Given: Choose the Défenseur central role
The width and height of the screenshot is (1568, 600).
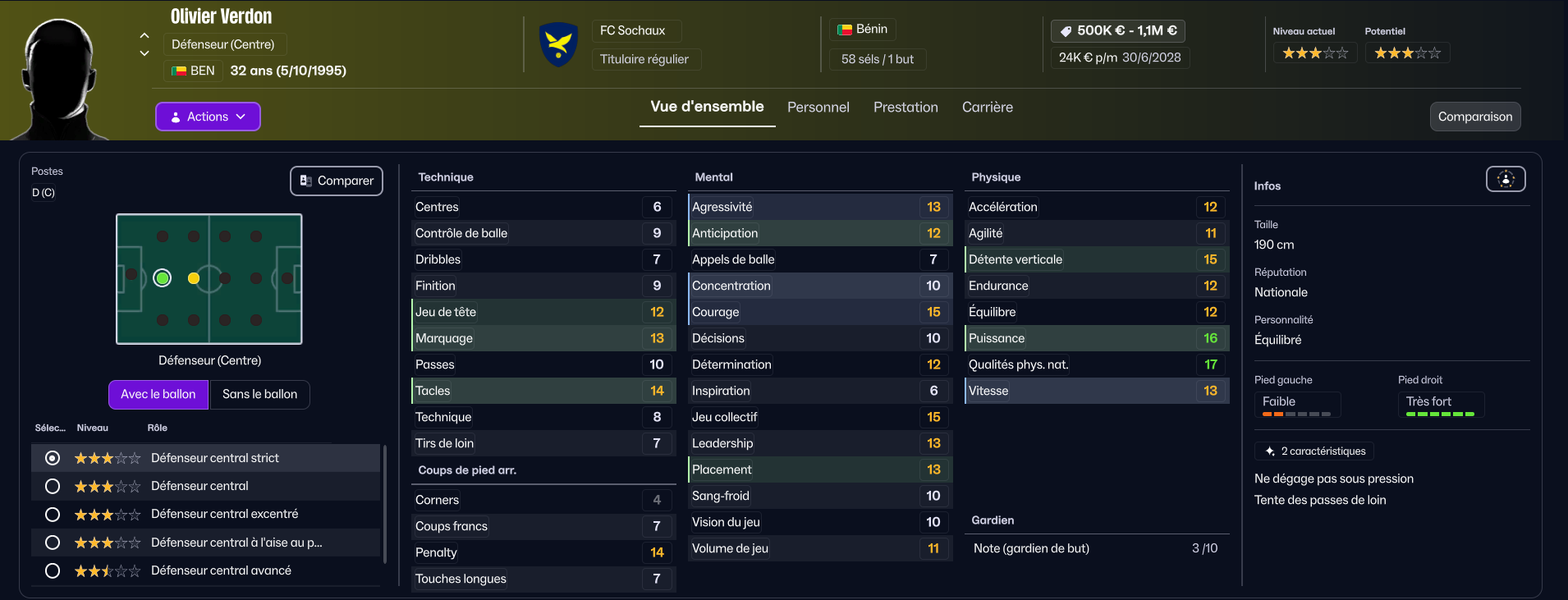Looking at the screenshot, I should [53, 486].
